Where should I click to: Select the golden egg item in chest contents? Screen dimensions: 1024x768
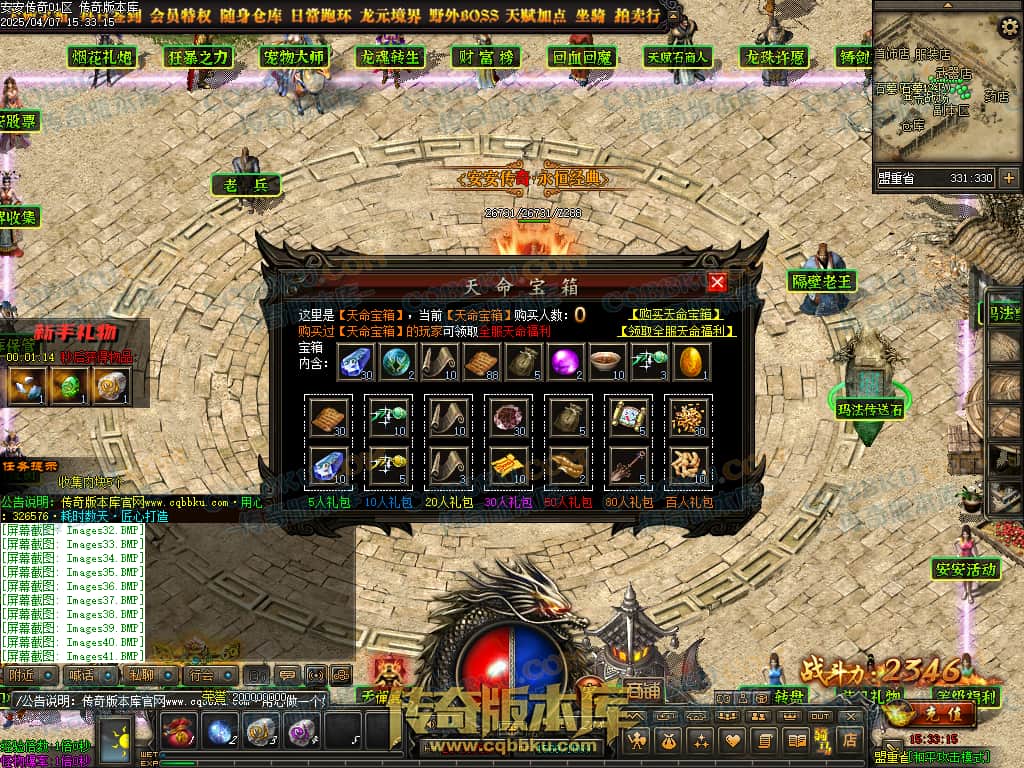(x=692, y=362)
